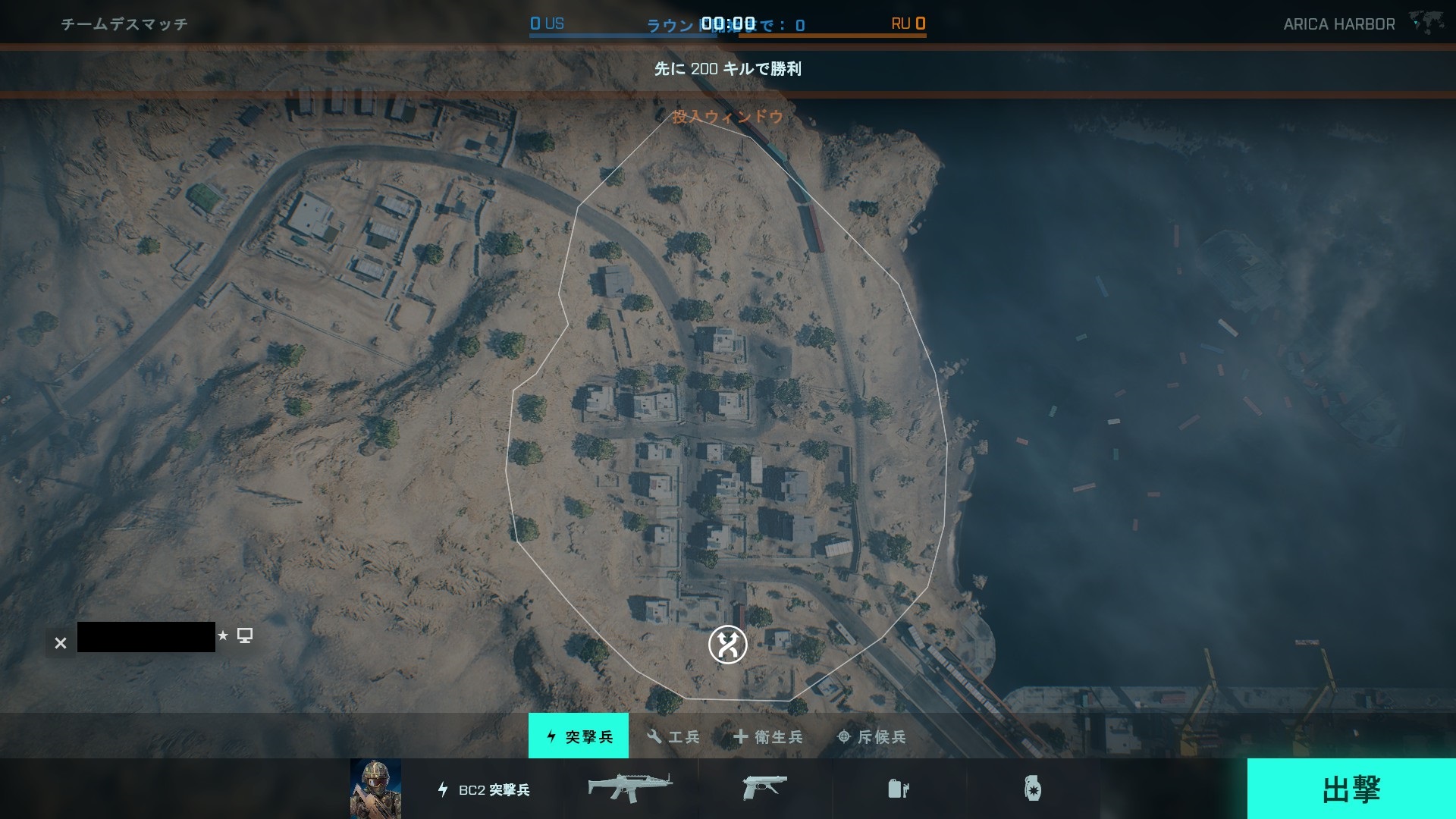
Task: Pick the circular spawn point marker on map
Action: (x=728, y=645)
